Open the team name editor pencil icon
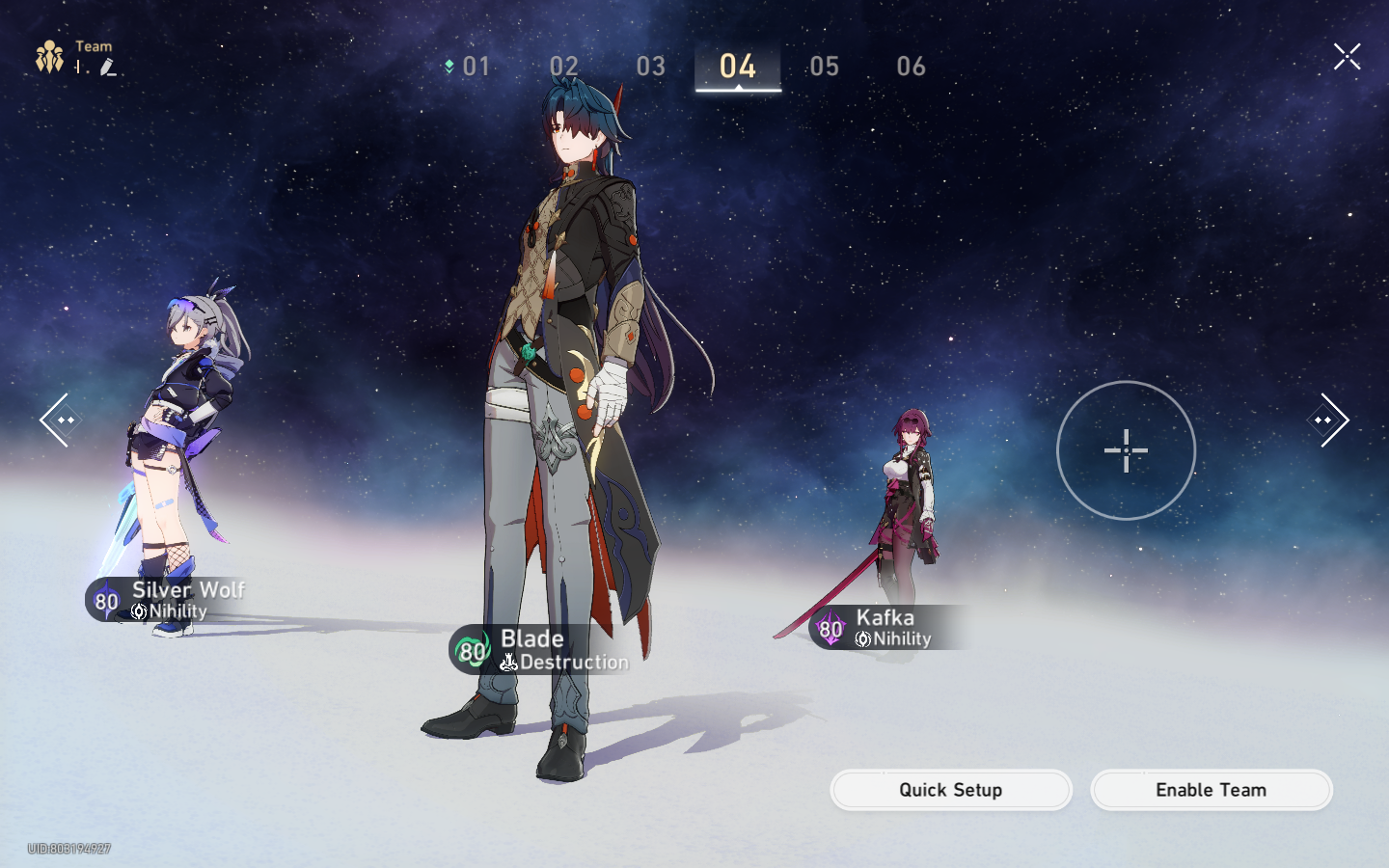Screen dimensions: 1389x868 coord(109,68)
